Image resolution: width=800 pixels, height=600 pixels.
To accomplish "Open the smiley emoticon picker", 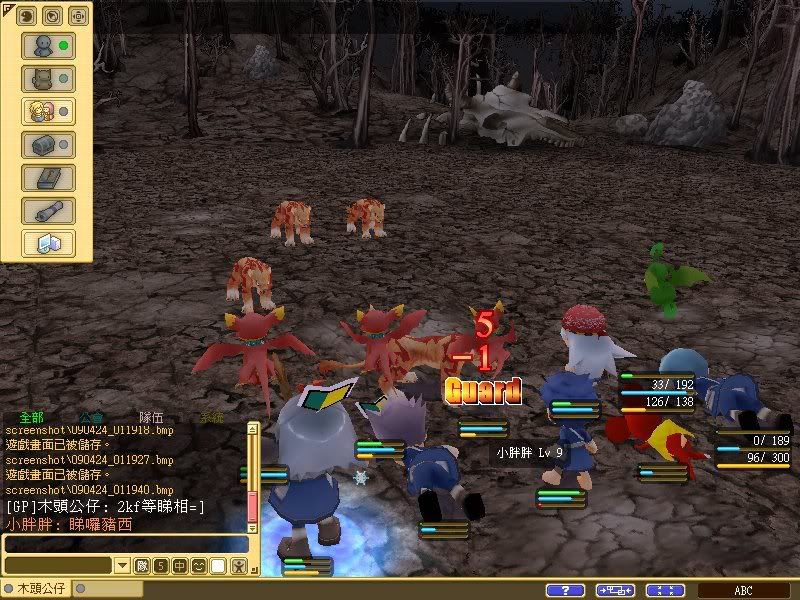I will click(199, 566).
